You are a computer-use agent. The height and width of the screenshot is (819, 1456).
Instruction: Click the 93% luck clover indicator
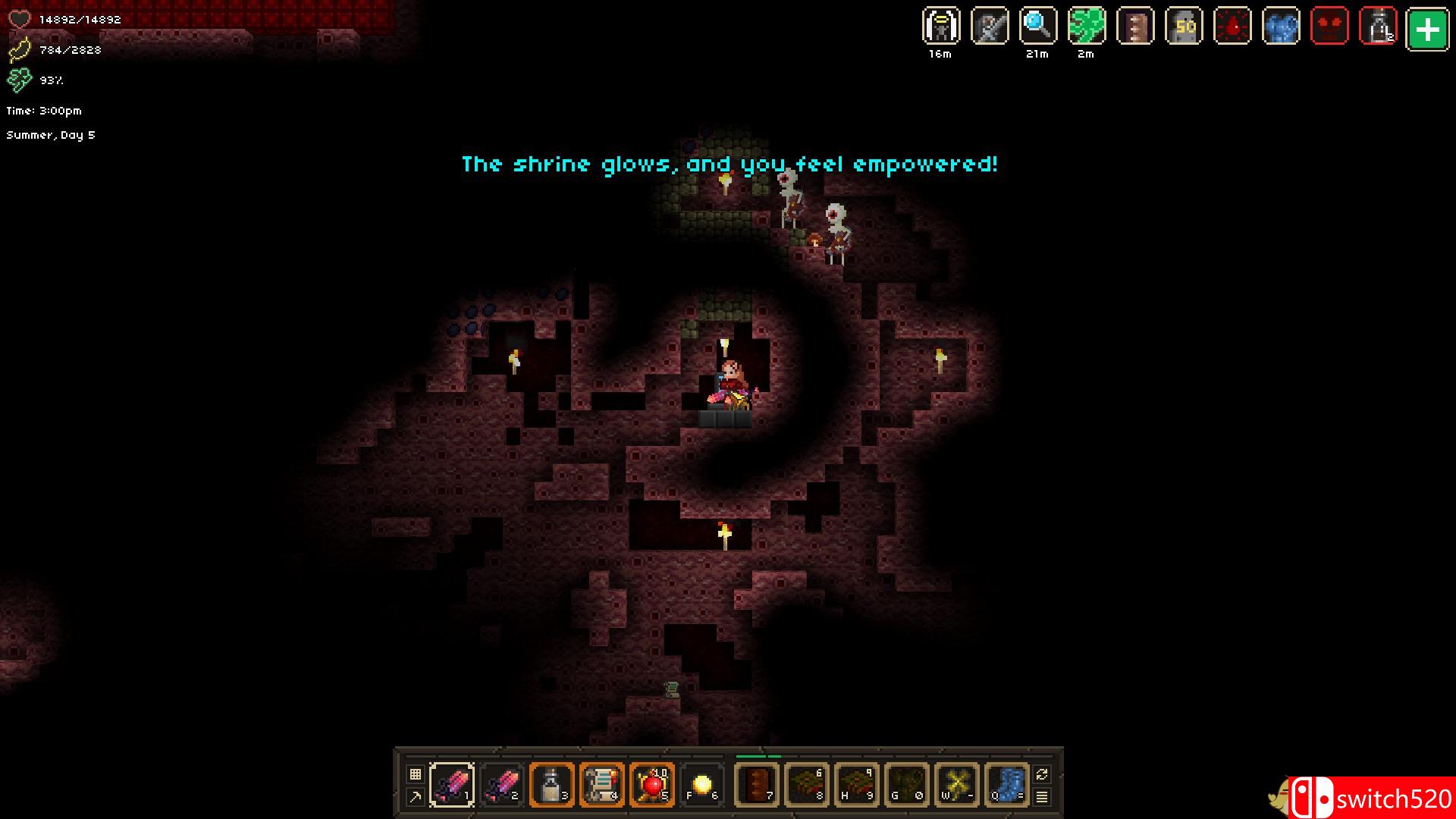34,79
